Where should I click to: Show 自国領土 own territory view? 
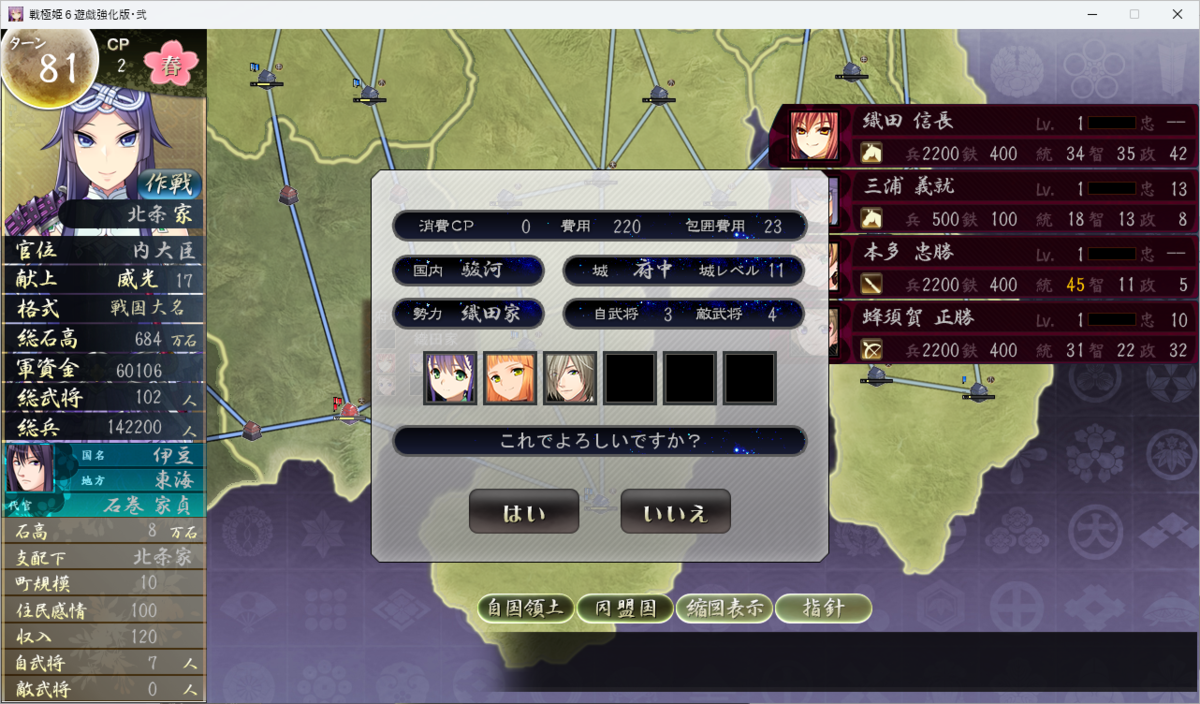click(525, 608)
